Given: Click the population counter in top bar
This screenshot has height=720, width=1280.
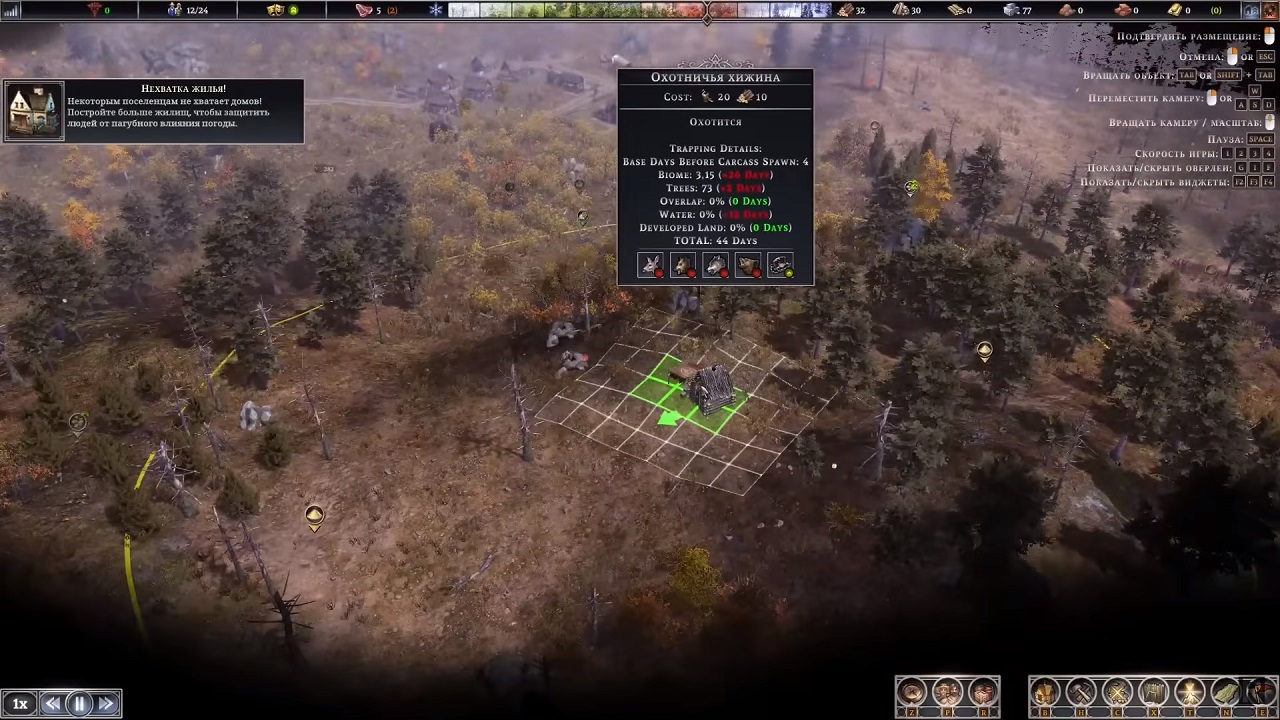Looking at the screenshot, I should pos(188,10).
